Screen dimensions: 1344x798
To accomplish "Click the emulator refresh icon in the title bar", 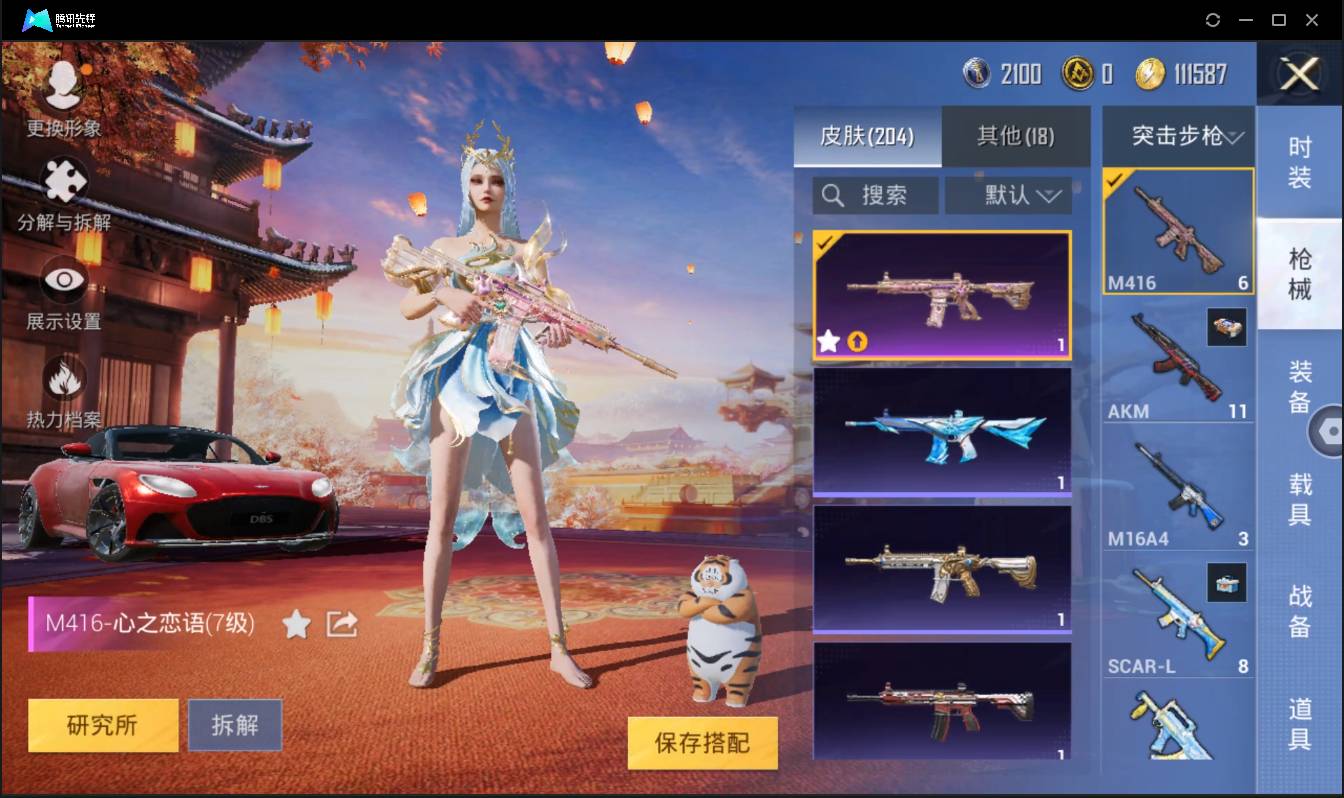I will pos(1213,19).
